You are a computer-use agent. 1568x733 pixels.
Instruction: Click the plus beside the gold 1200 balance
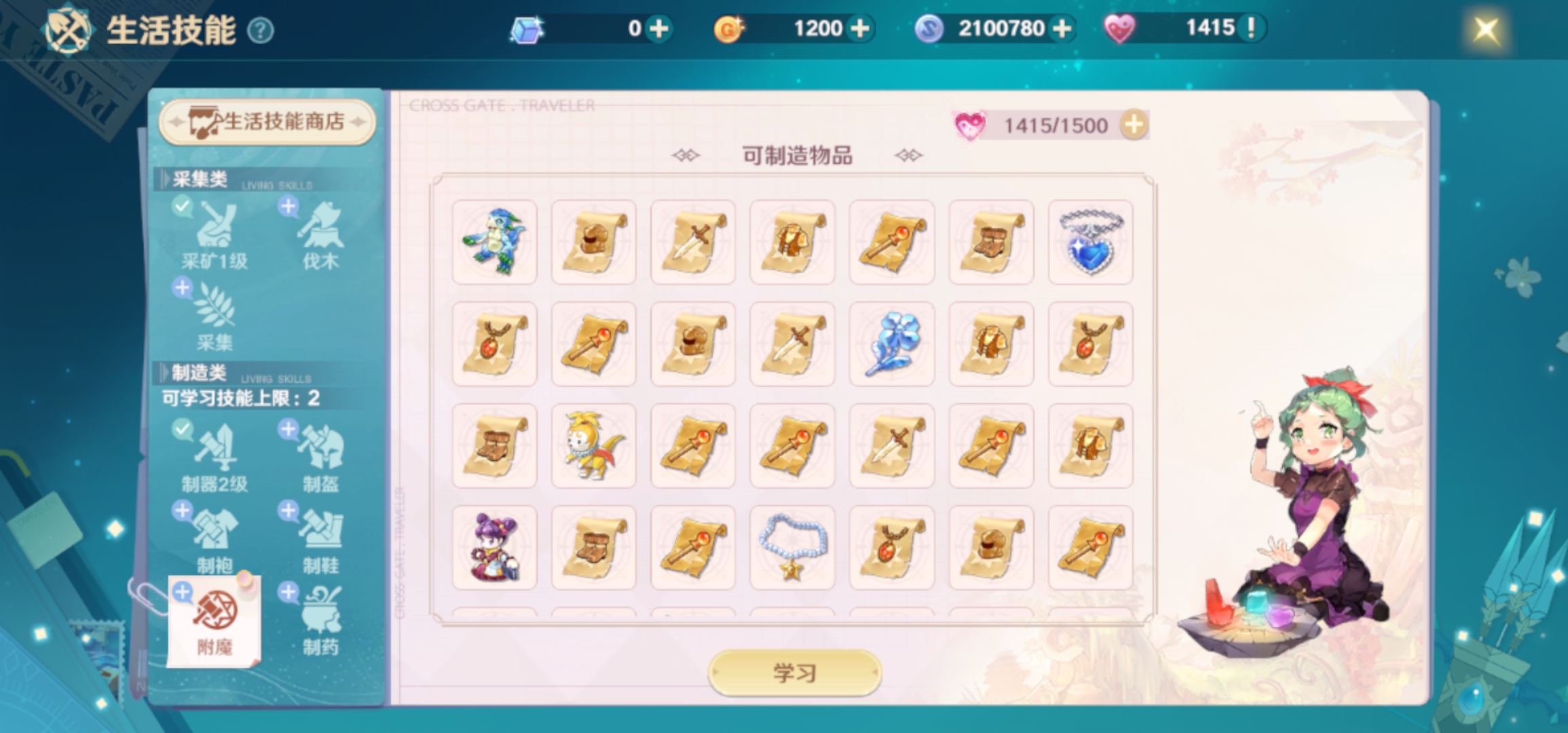tap(861, 28)
